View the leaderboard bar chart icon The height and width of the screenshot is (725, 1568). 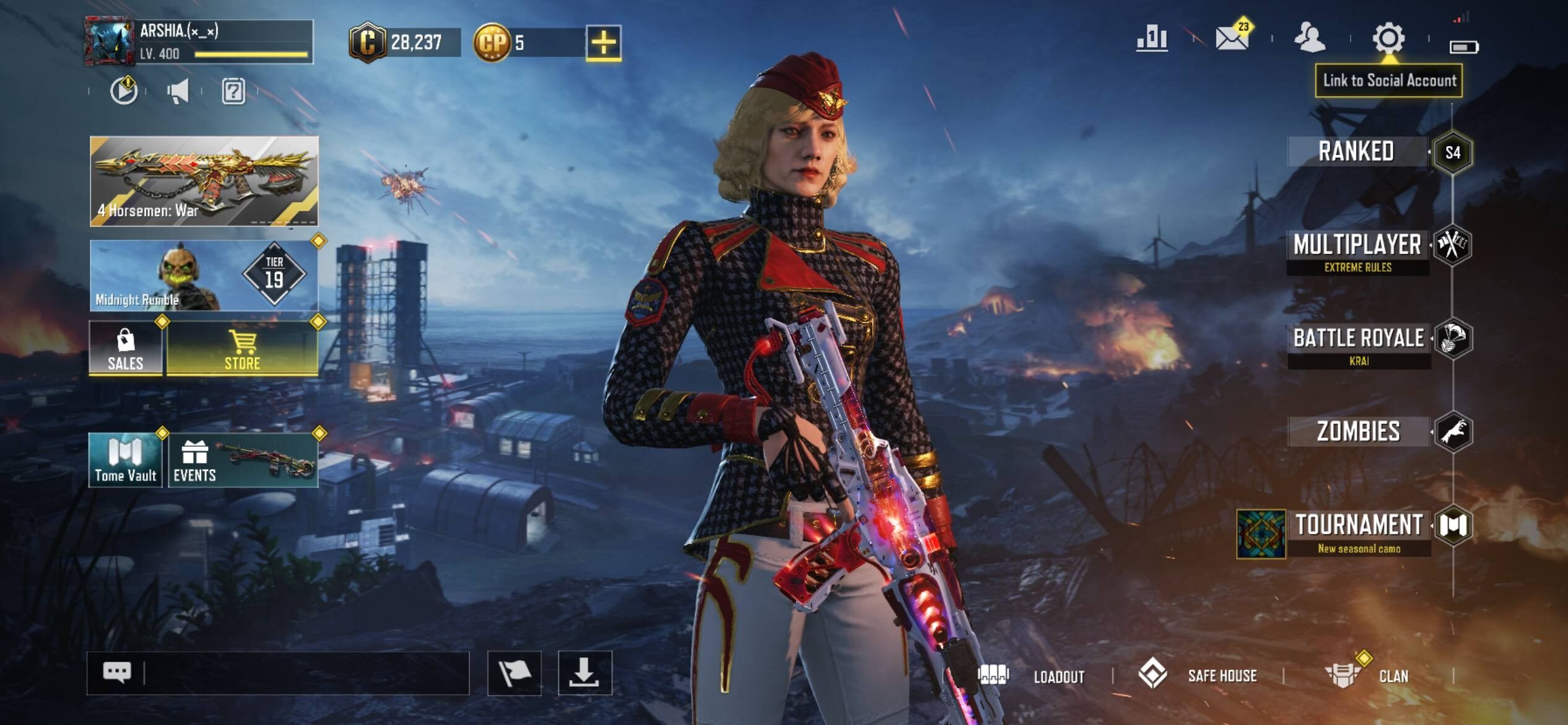pyautogui.click(x=1152, y=38)
